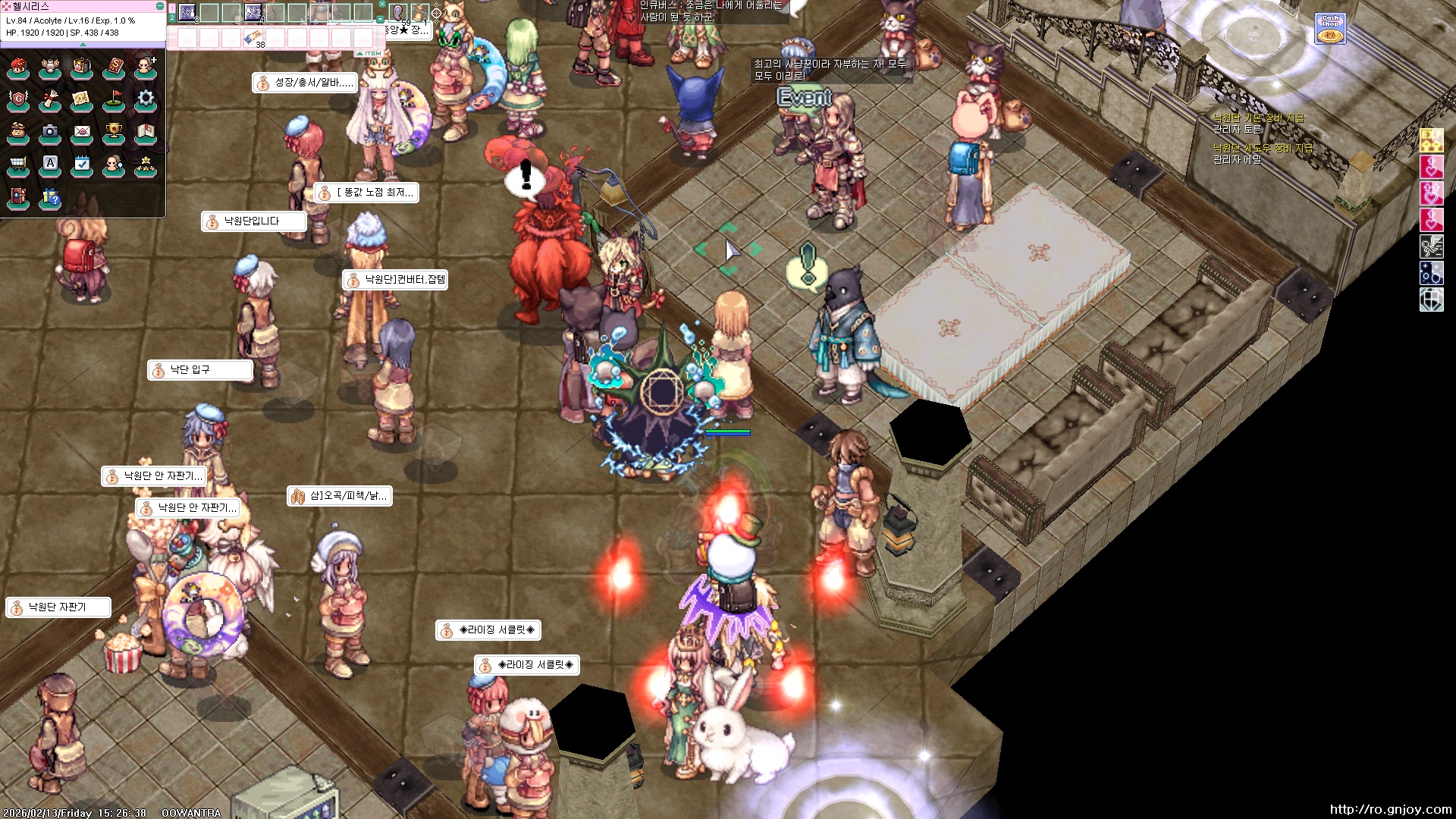Open the Cash Shop
Viewport: 1456px width, 819px height.
click(x=1330, y=28)
